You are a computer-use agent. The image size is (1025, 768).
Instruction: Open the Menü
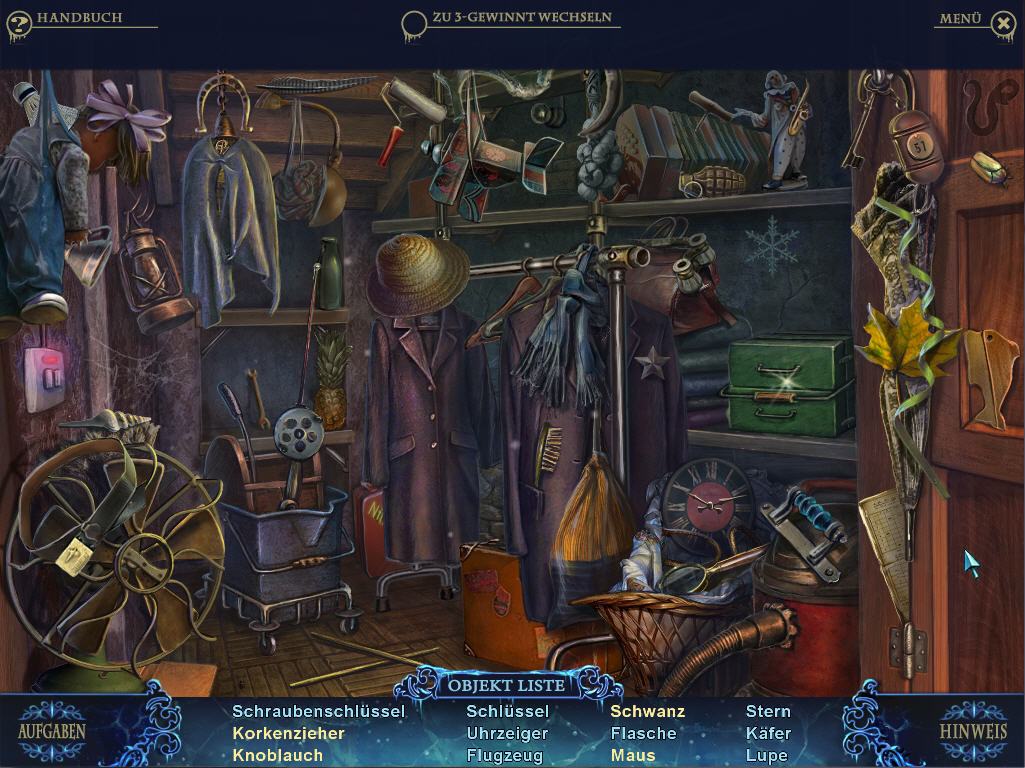(x=961, y=18)
